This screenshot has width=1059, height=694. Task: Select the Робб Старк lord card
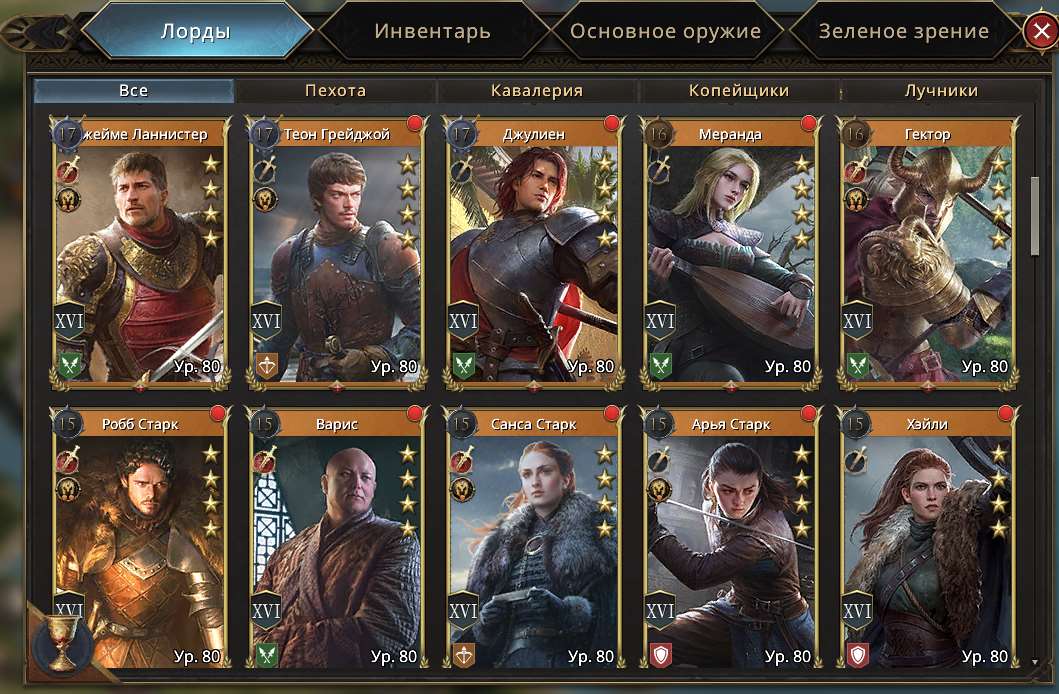(x=141, y=540)
